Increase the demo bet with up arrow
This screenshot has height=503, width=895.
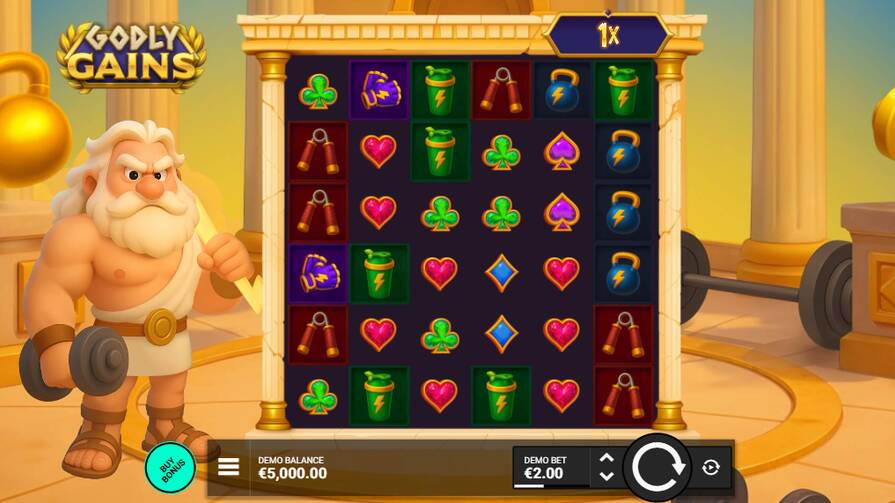(x=605, y=458)
